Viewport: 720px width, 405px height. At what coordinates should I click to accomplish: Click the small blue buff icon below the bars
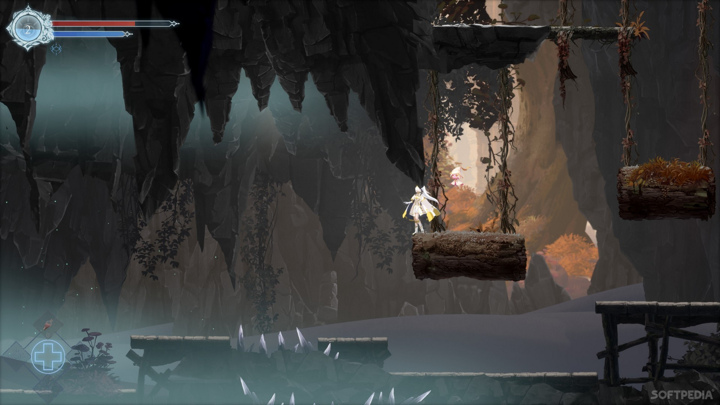click(57, 47)
